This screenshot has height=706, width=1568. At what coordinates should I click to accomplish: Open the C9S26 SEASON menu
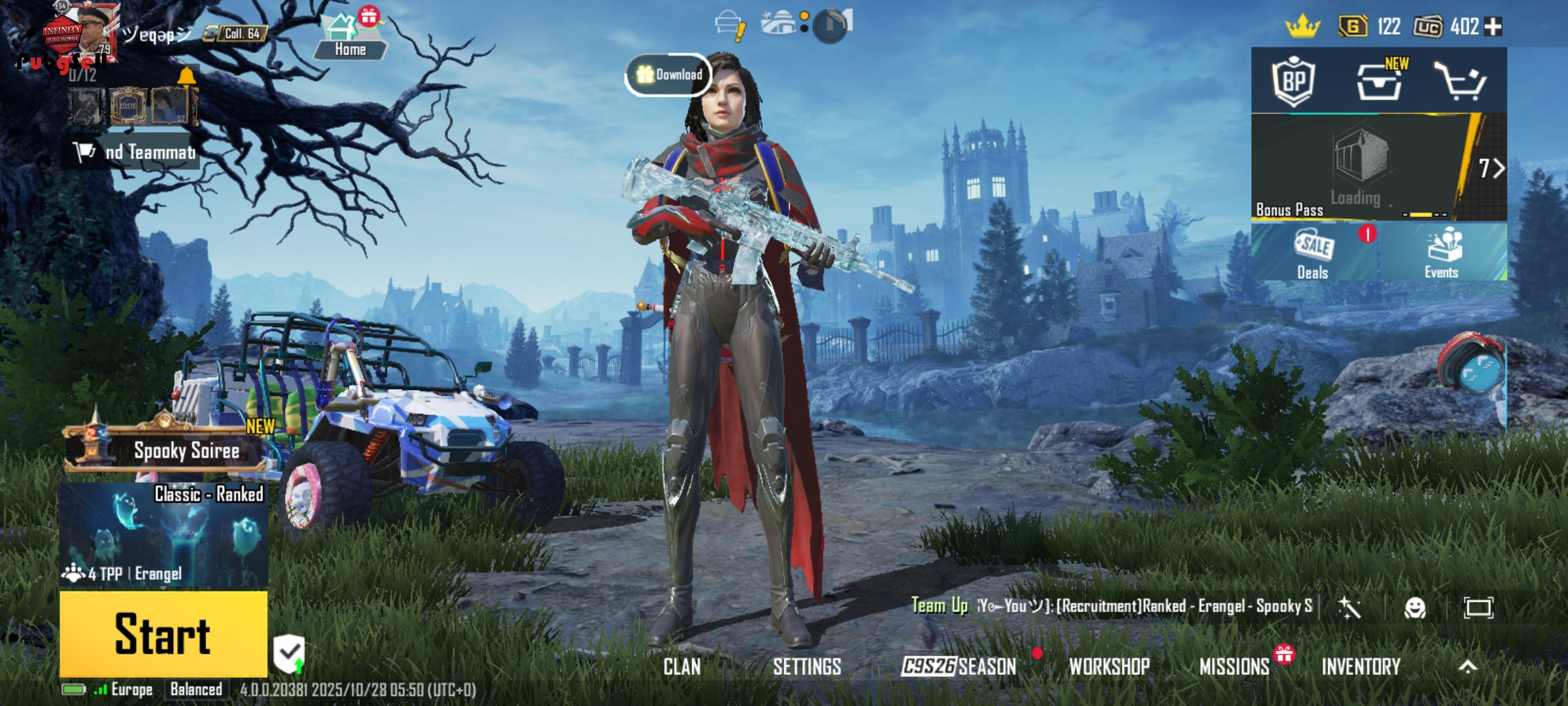958,667
